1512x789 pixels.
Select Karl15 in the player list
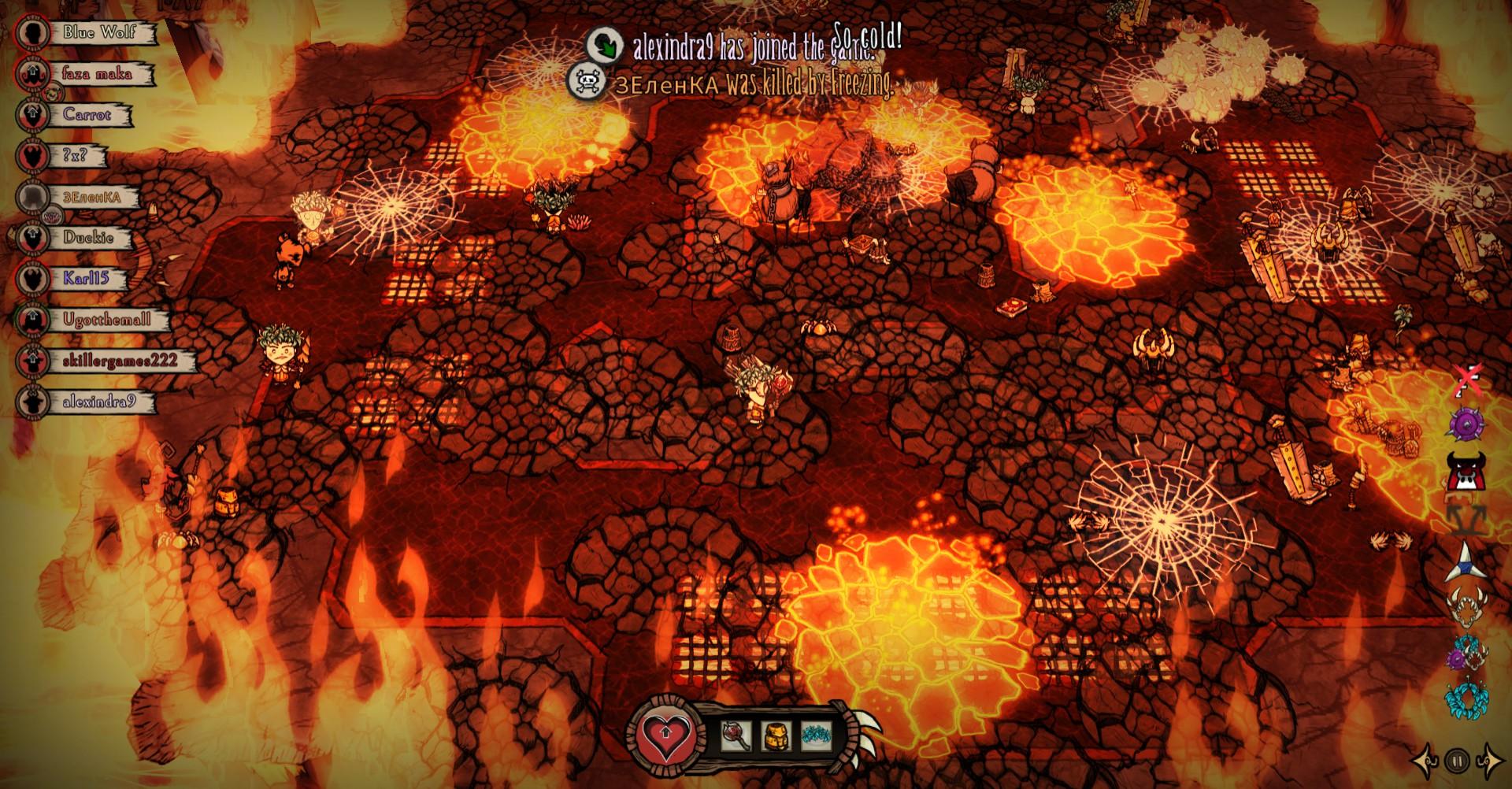(85, 279)
